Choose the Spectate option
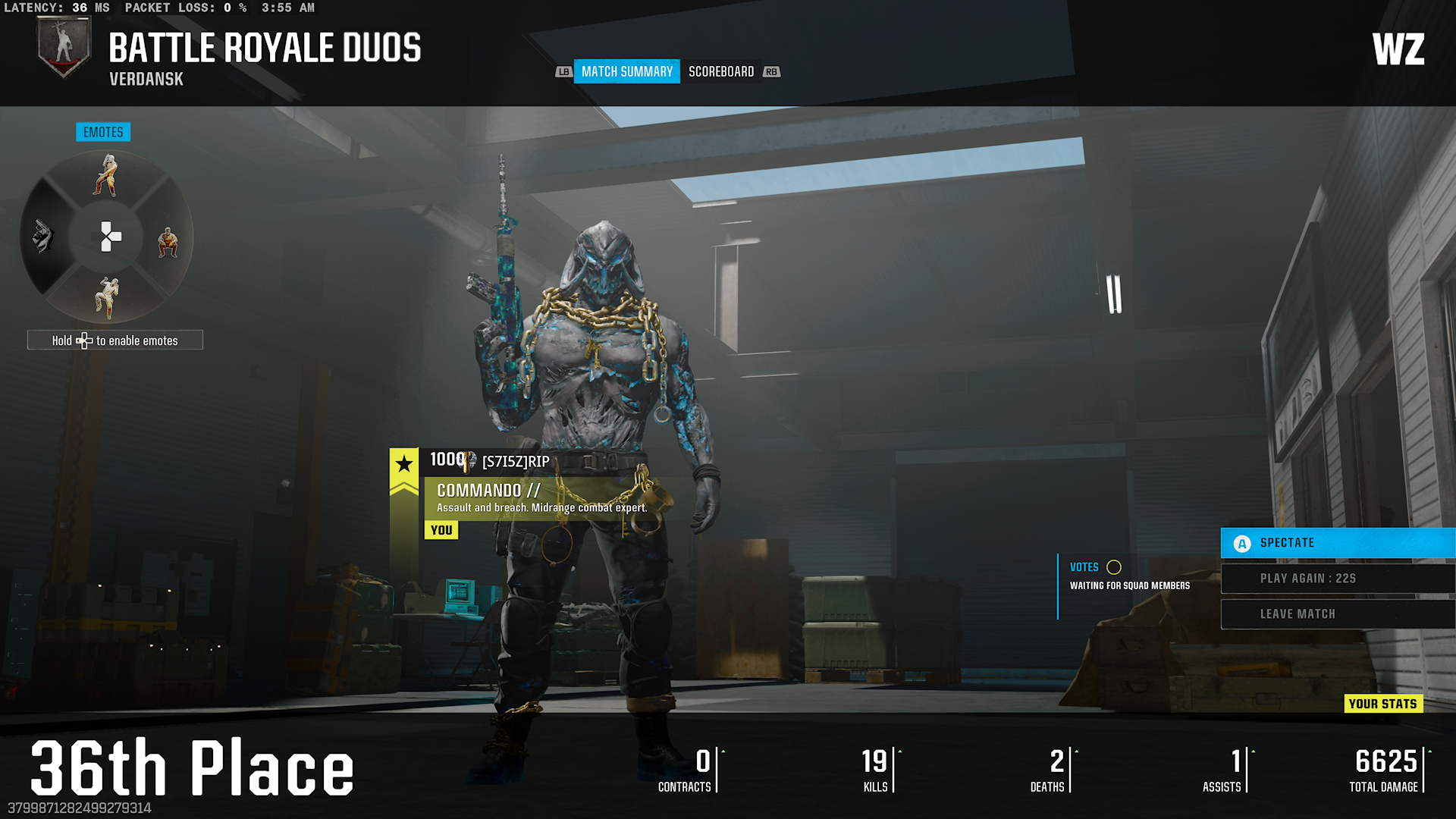 pos(1338,543)
